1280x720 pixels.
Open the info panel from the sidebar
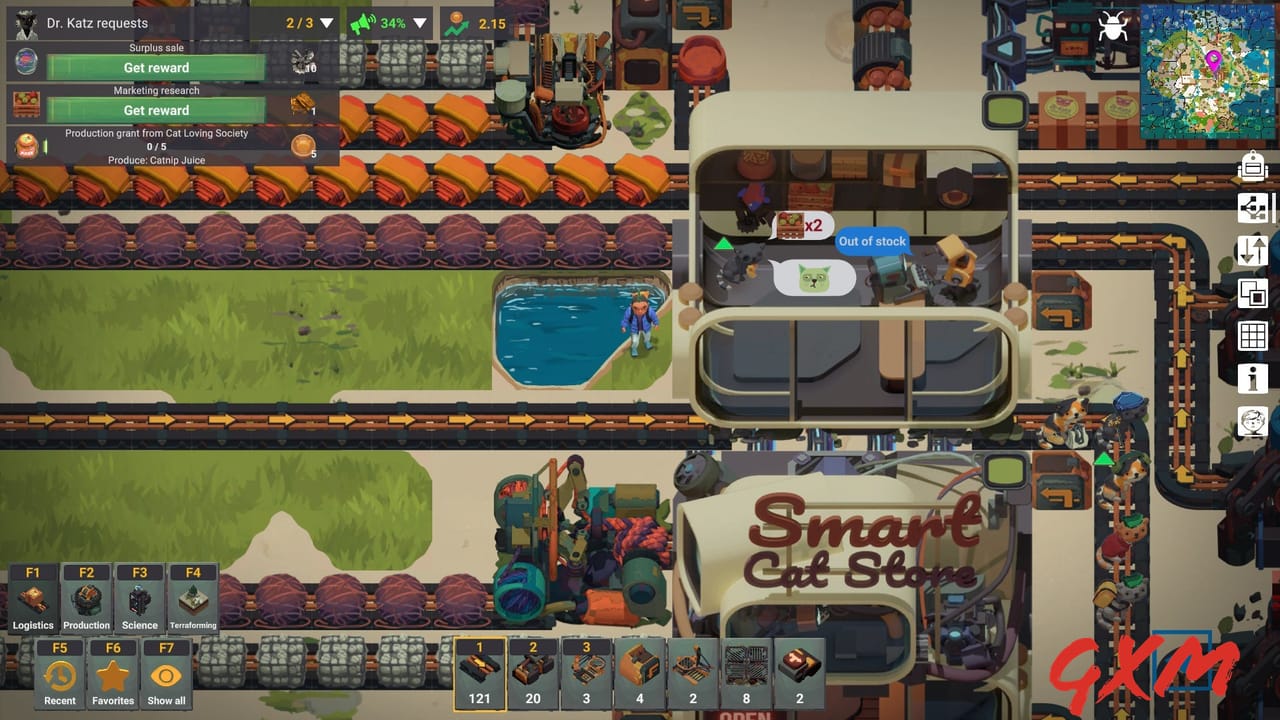pyautogui.click(x=1252, y=378)
